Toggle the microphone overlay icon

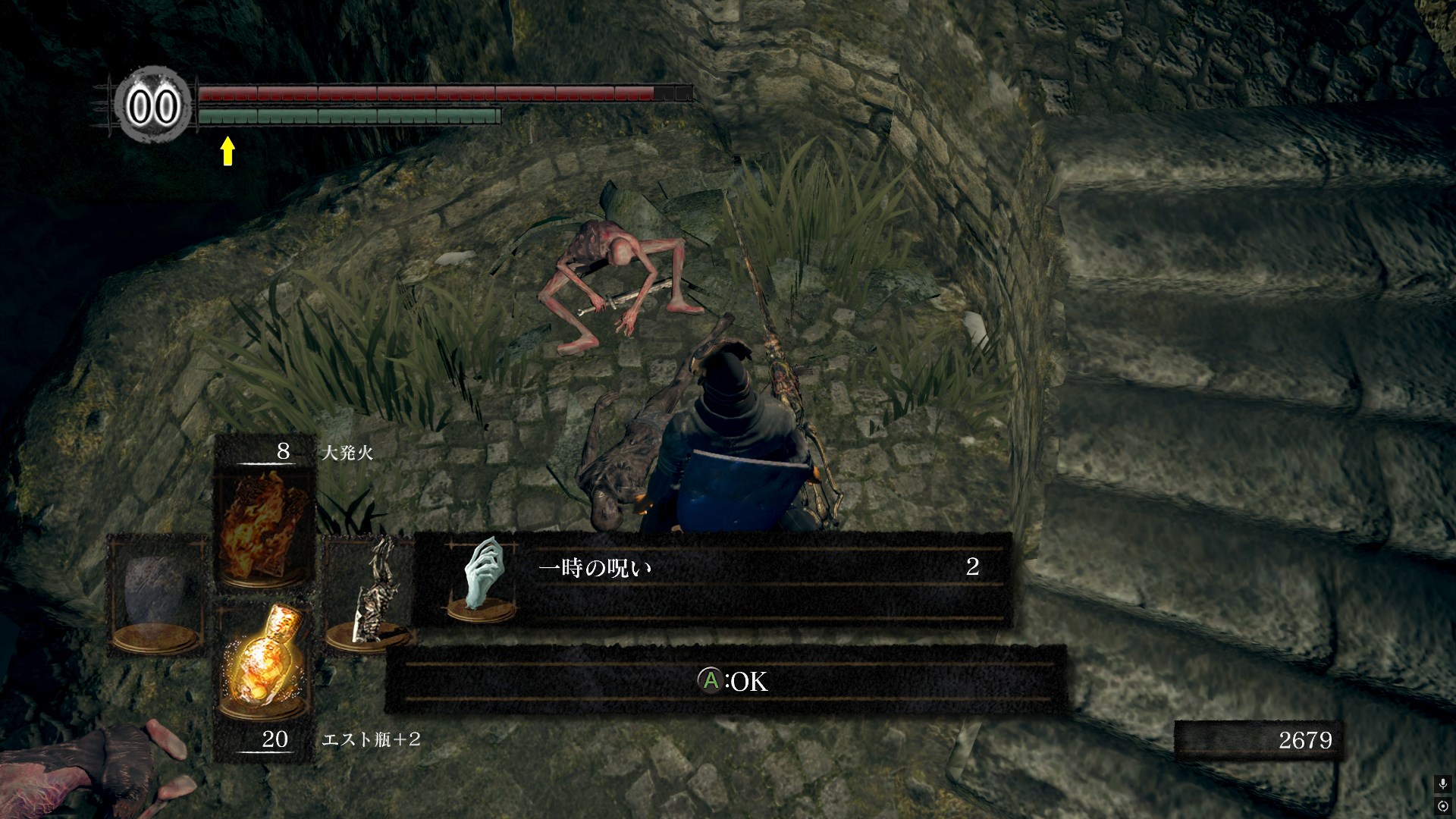coord(1442,784)
